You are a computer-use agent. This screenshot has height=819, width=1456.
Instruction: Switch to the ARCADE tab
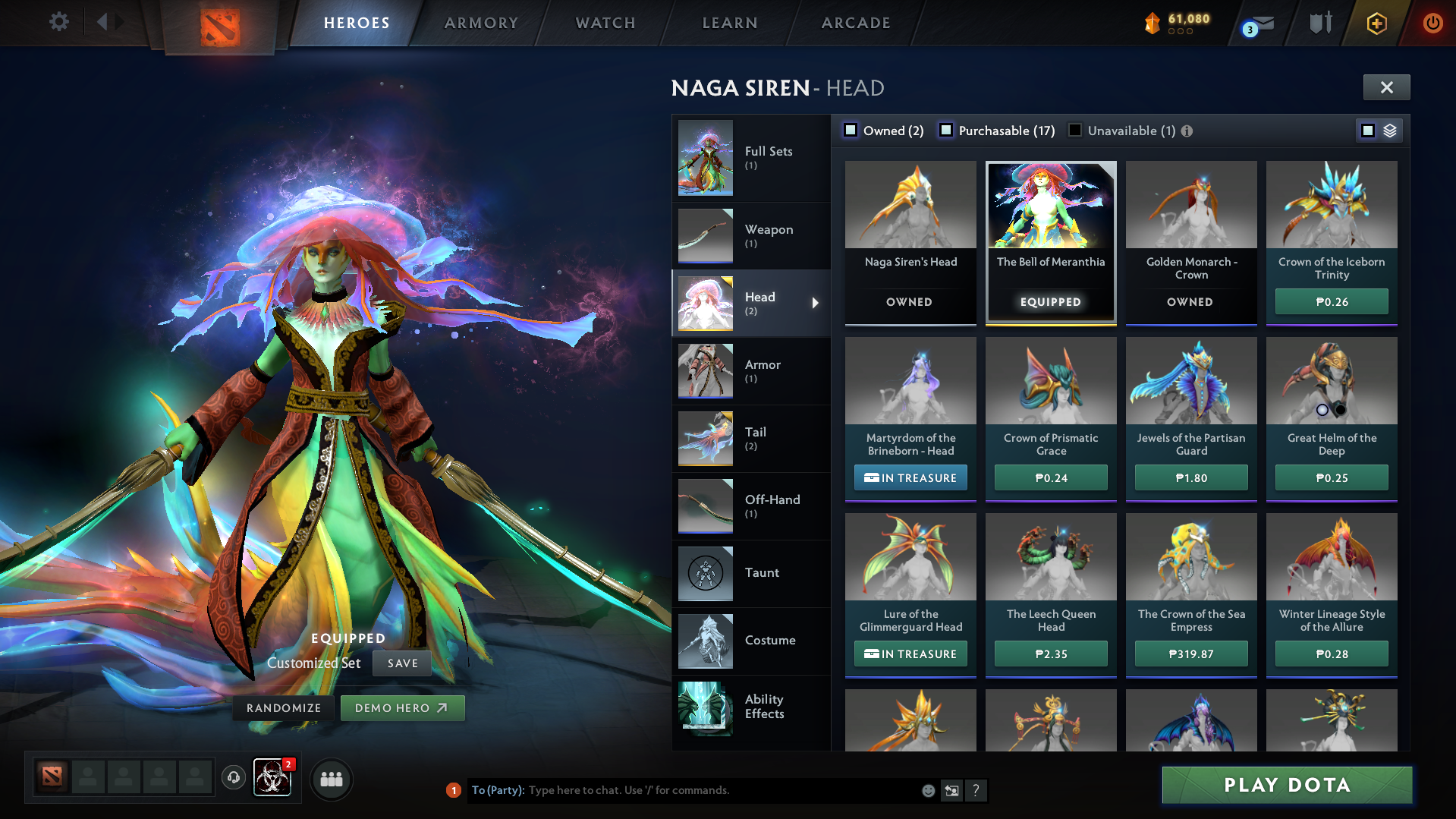[x=855, y=23]
